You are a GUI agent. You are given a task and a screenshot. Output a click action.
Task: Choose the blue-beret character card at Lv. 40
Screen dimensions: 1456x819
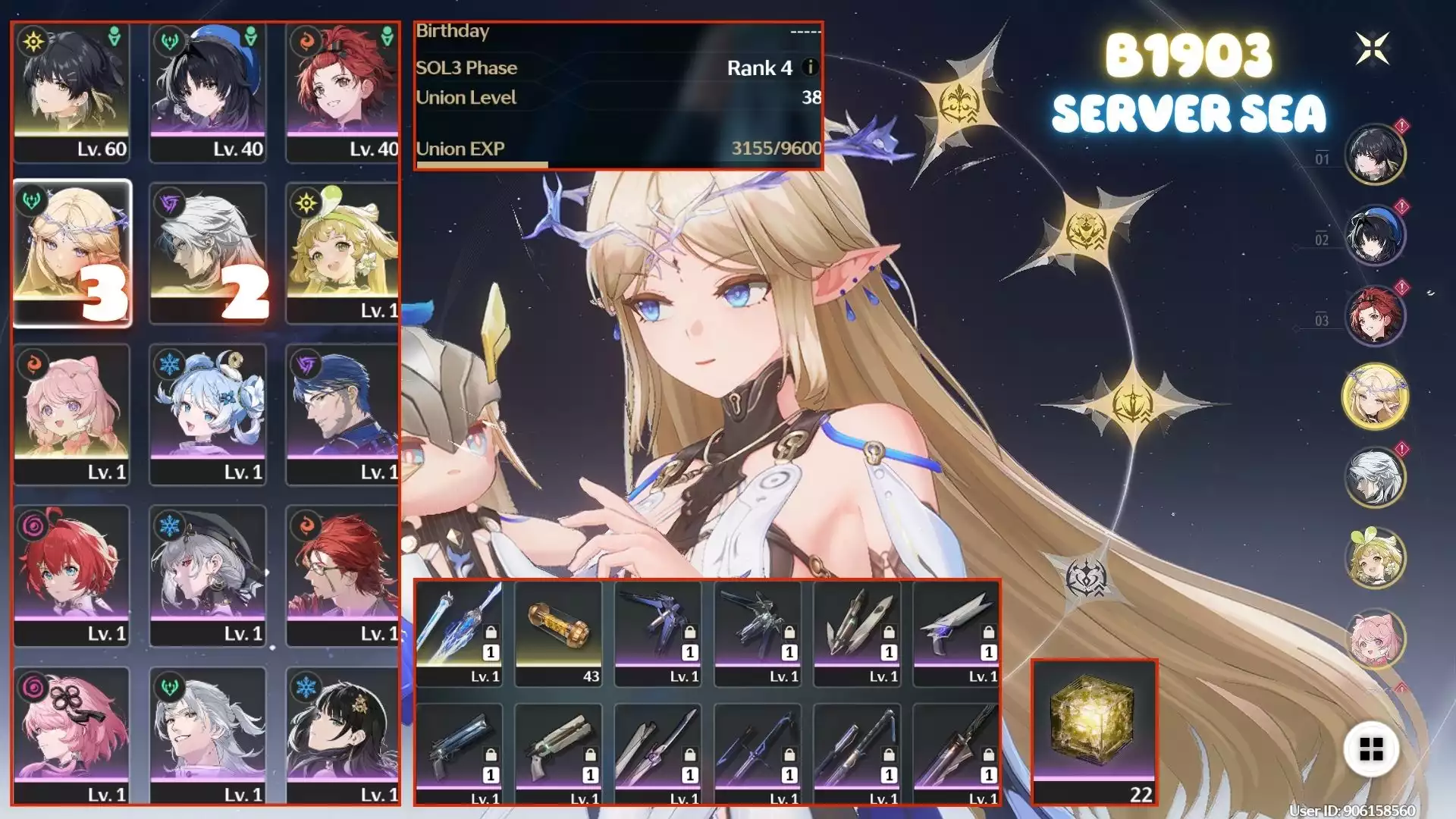coord(208,93)
